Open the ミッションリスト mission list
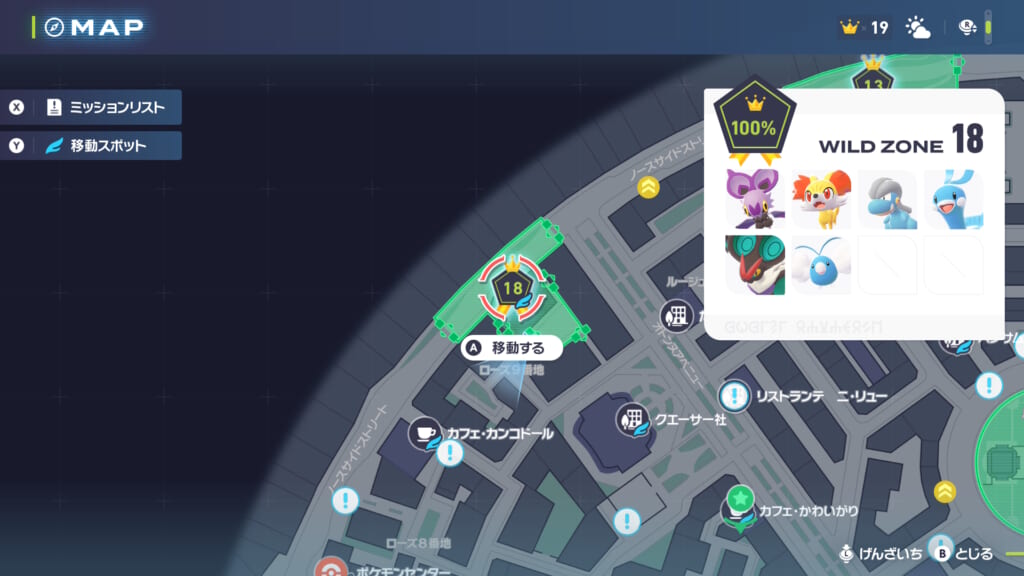The width and height of the screenshot is (1024, 576). point(95,107)
